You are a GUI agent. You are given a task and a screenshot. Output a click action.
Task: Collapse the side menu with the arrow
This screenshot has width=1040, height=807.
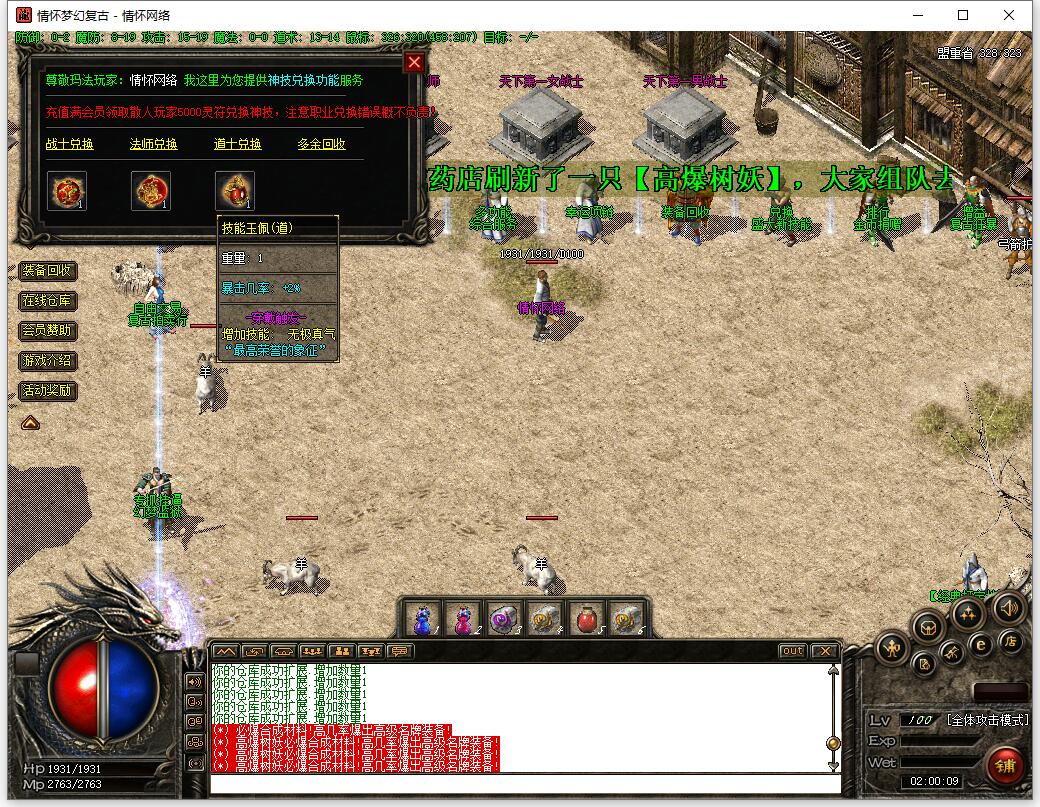pos(31,423)
